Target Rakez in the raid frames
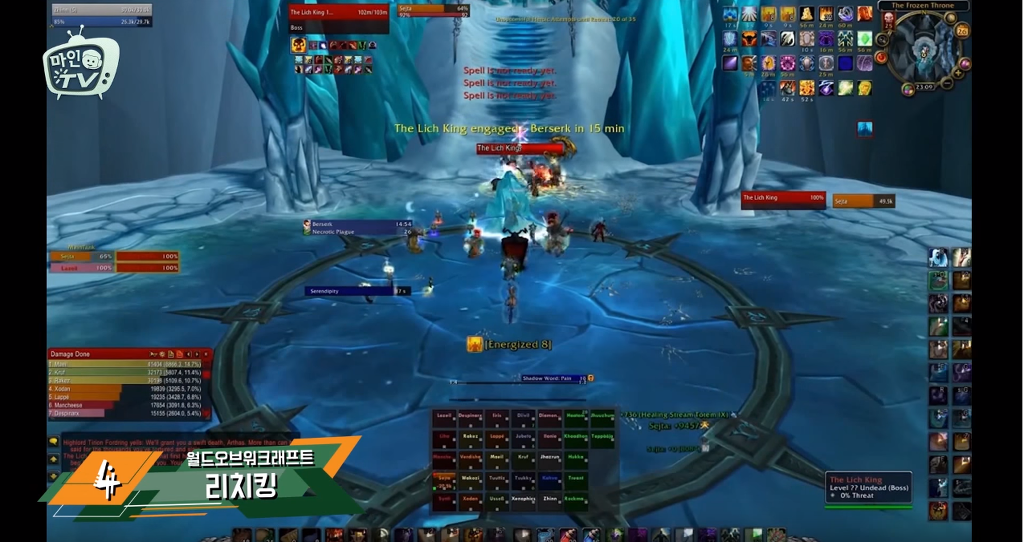Image resolution: width=1024 pixels, height=542 pixels. (x=470, y=436)
